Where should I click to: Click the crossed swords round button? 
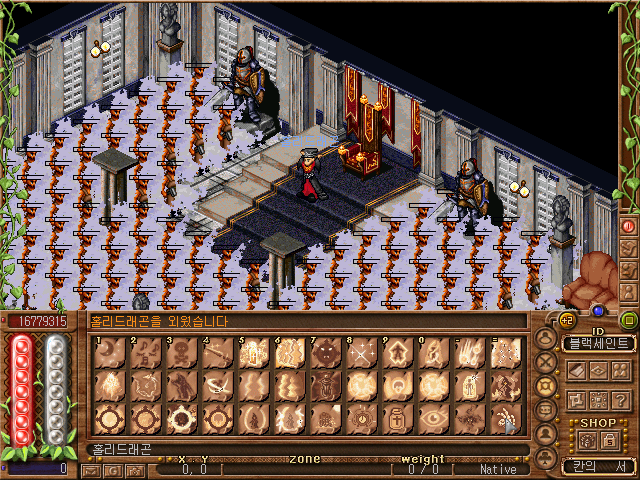pyautogui.click(x=546, y=361)
